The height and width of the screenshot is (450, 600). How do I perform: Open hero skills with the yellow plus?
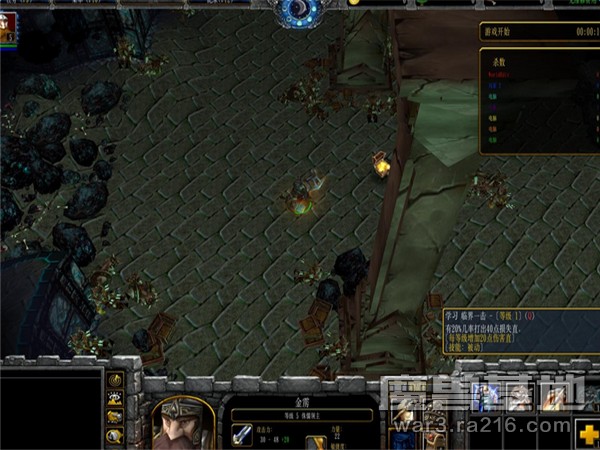(x=588, y=435)
